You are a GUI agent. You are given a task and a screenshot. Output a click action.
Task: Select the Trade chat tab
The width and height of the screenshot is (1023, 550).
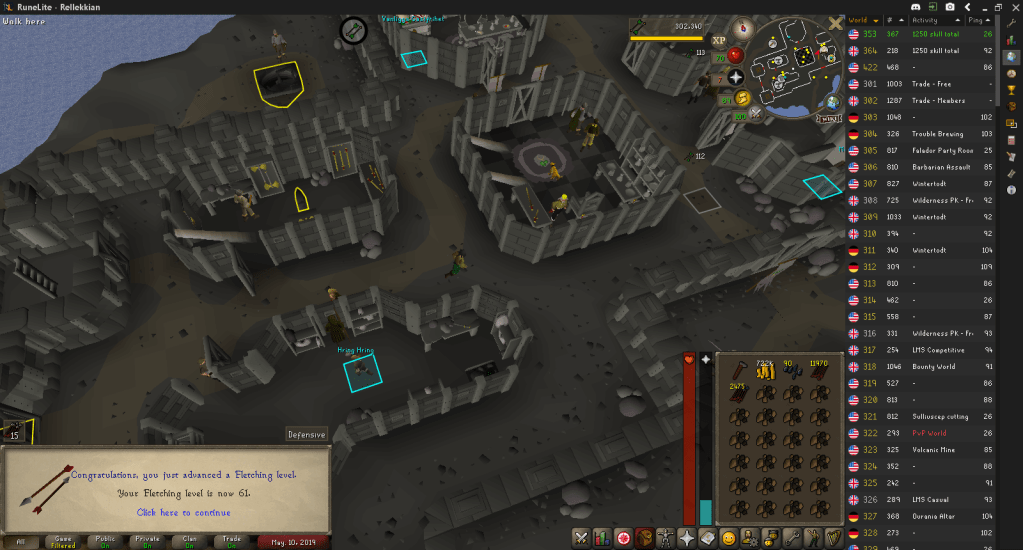[231, 541]
